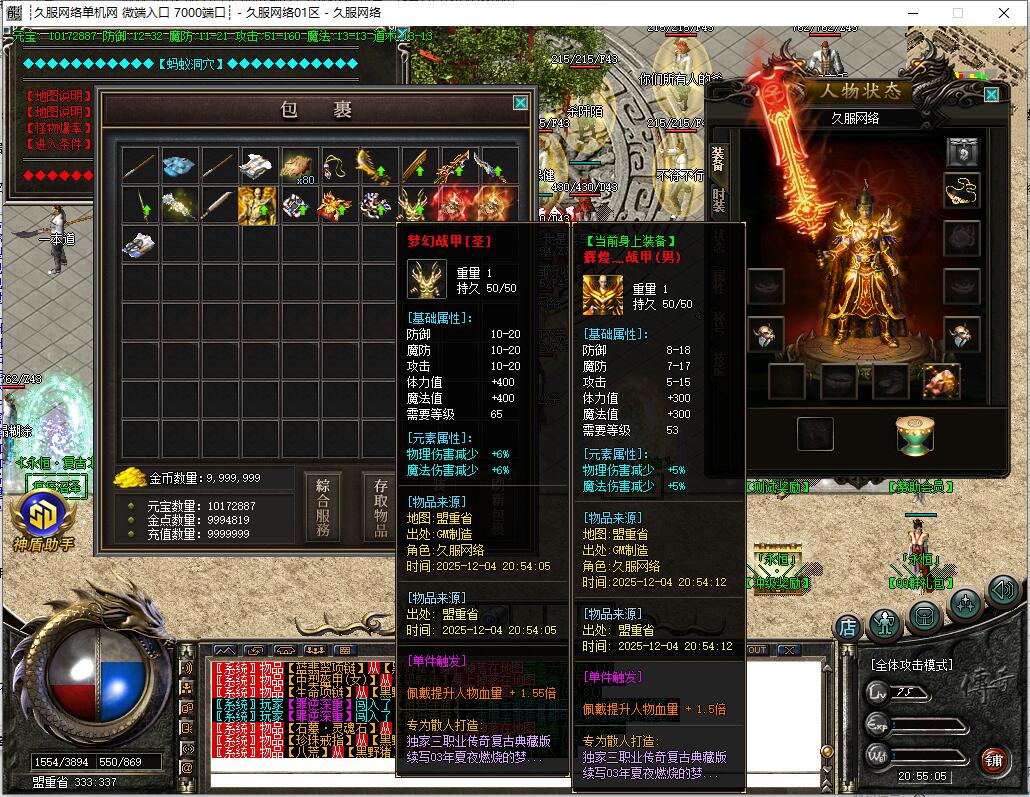The height and width of the screenshot is (797, 1030).
Task: Close the 包裹 inventory window
Action: pos(520,103)
